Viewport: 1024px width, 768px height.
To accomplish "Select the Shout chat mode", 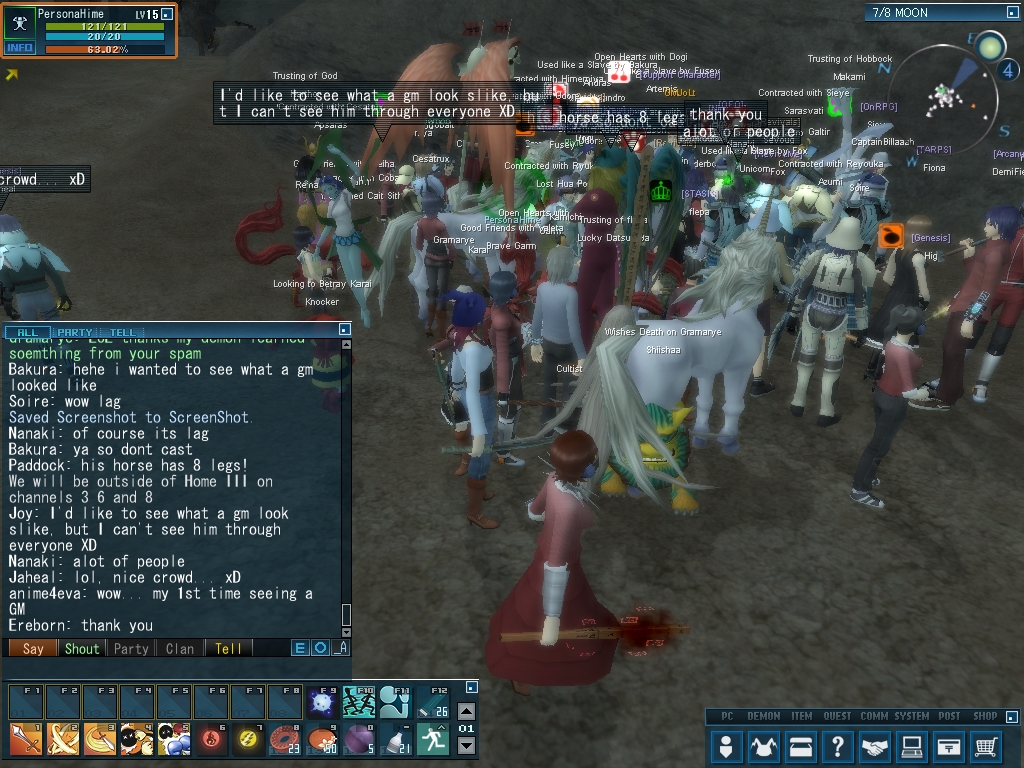I will pos(82,648).
